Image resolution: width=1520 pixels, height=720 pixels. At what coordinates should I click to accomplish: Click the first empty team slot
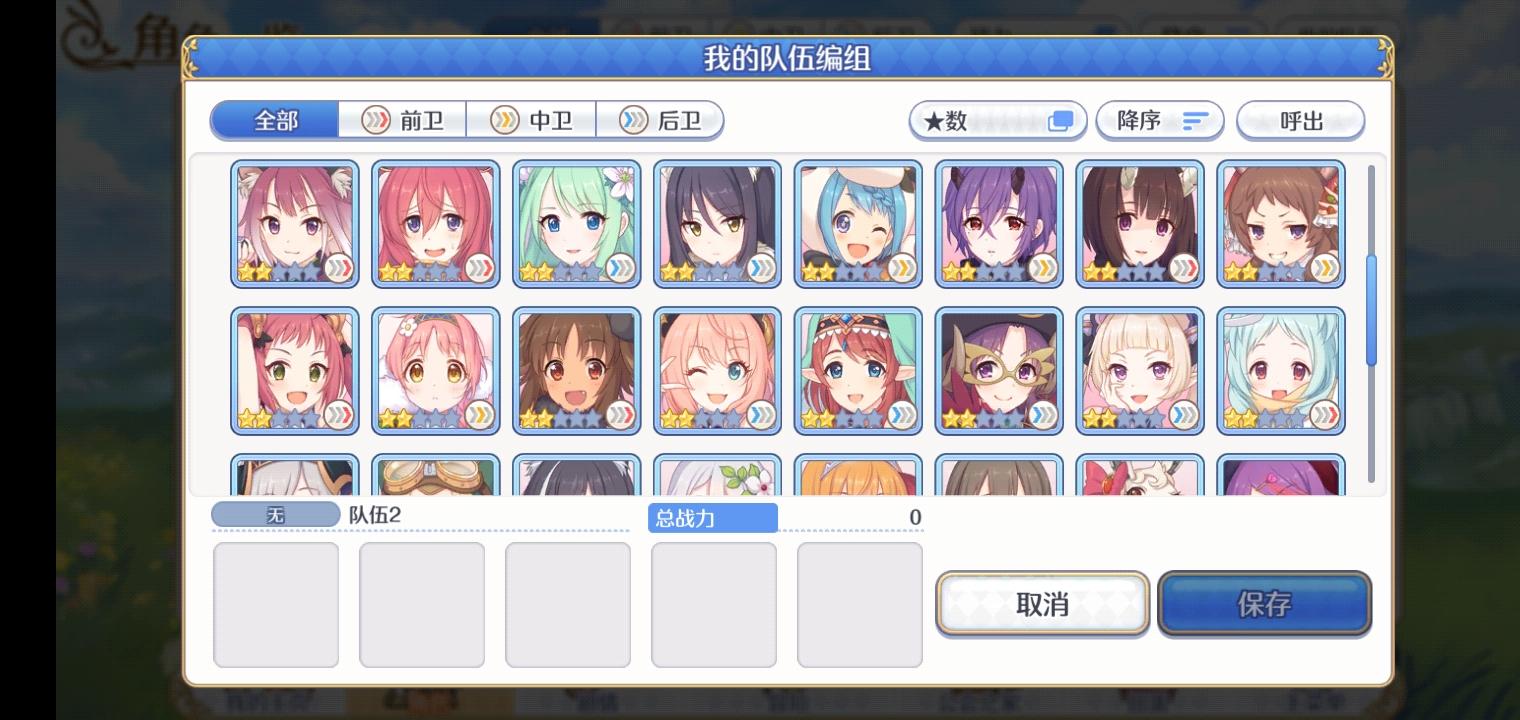[276, 604]
